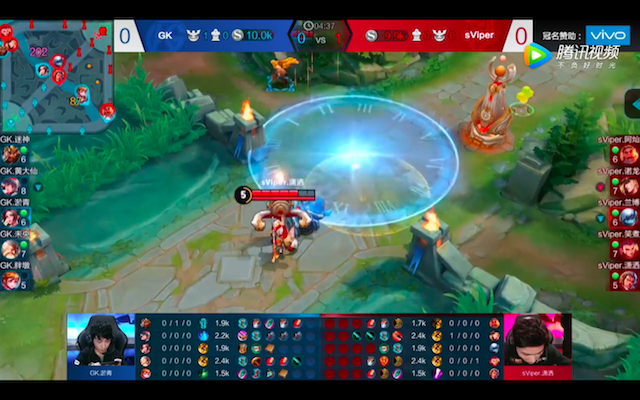Click the minimap in the top-left corner
Image resolution: width=640 pixels, height=400 pixels.
pyautogui.click(x=55, y=72)
